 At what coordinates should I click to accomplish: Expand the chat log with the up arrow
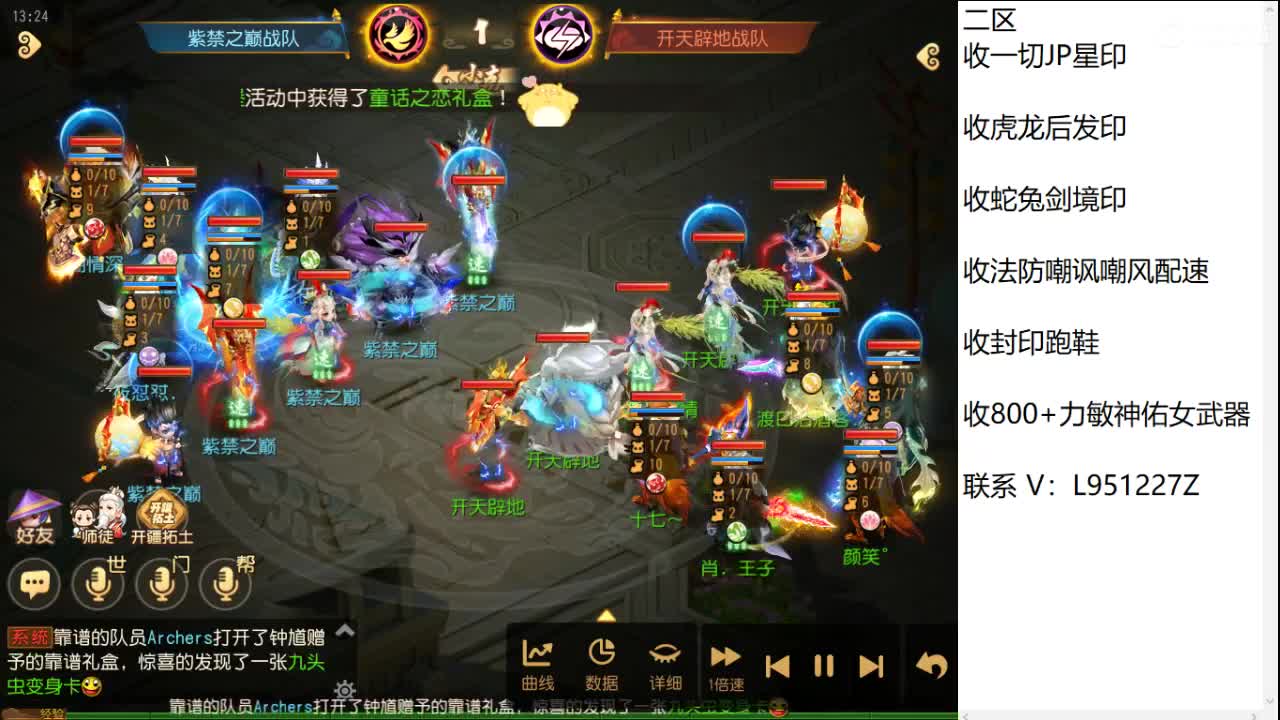tap(344, 631)
